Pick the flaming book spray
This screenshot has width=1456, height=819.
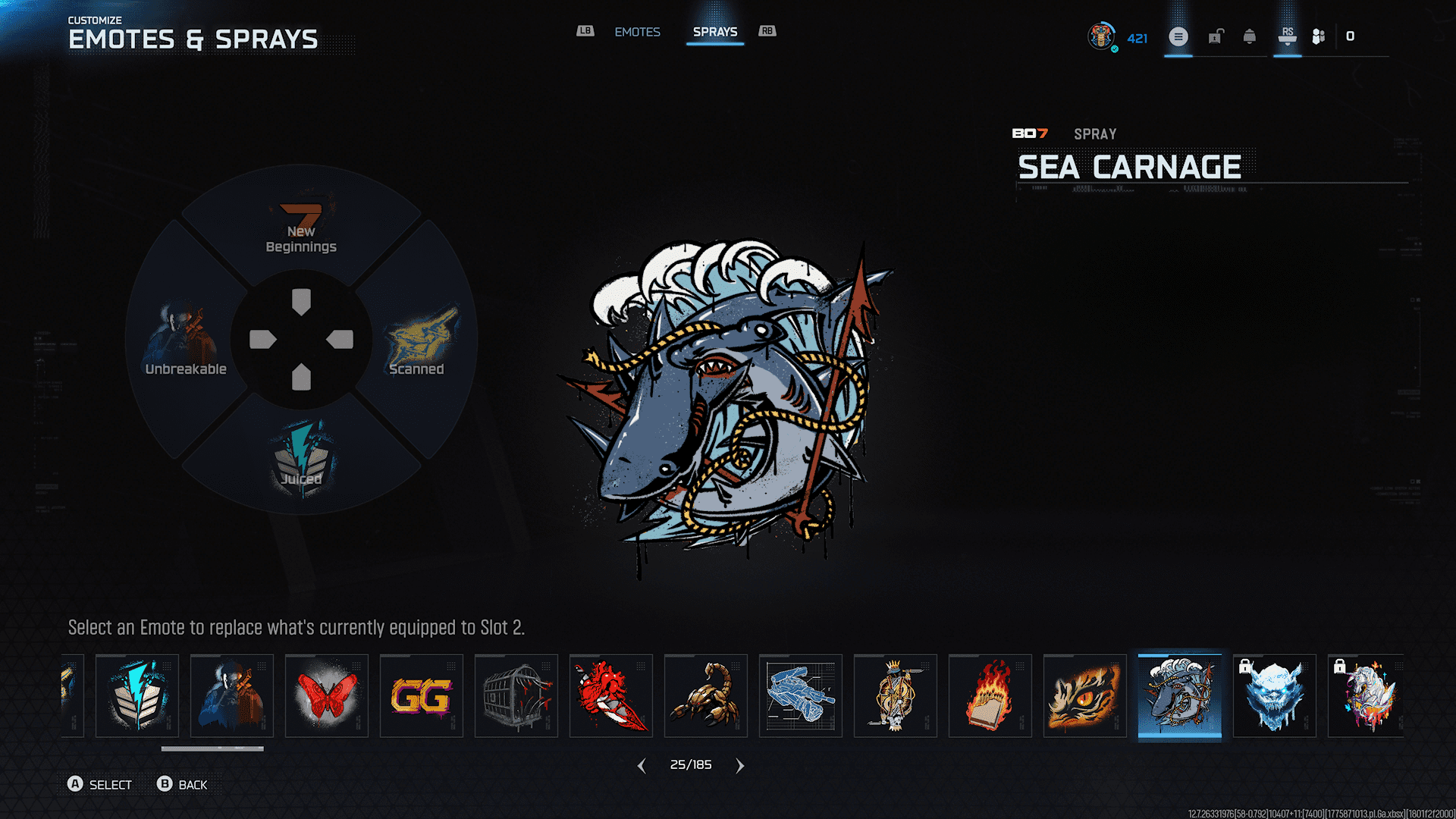click(990, 695)
